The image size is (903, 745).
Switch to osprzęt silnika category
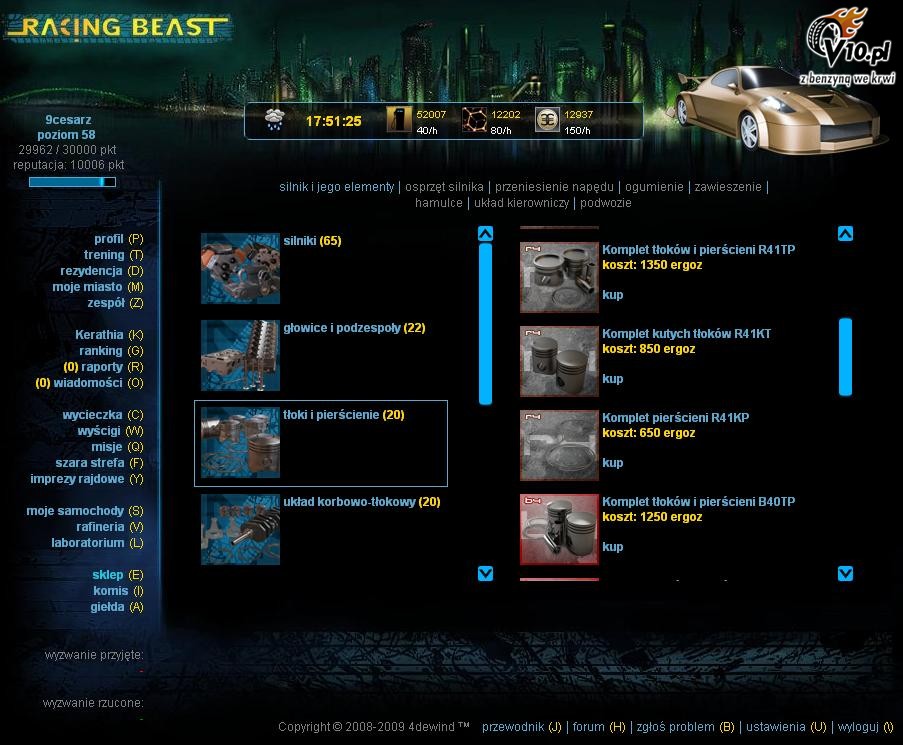click(x=444, y=187)
